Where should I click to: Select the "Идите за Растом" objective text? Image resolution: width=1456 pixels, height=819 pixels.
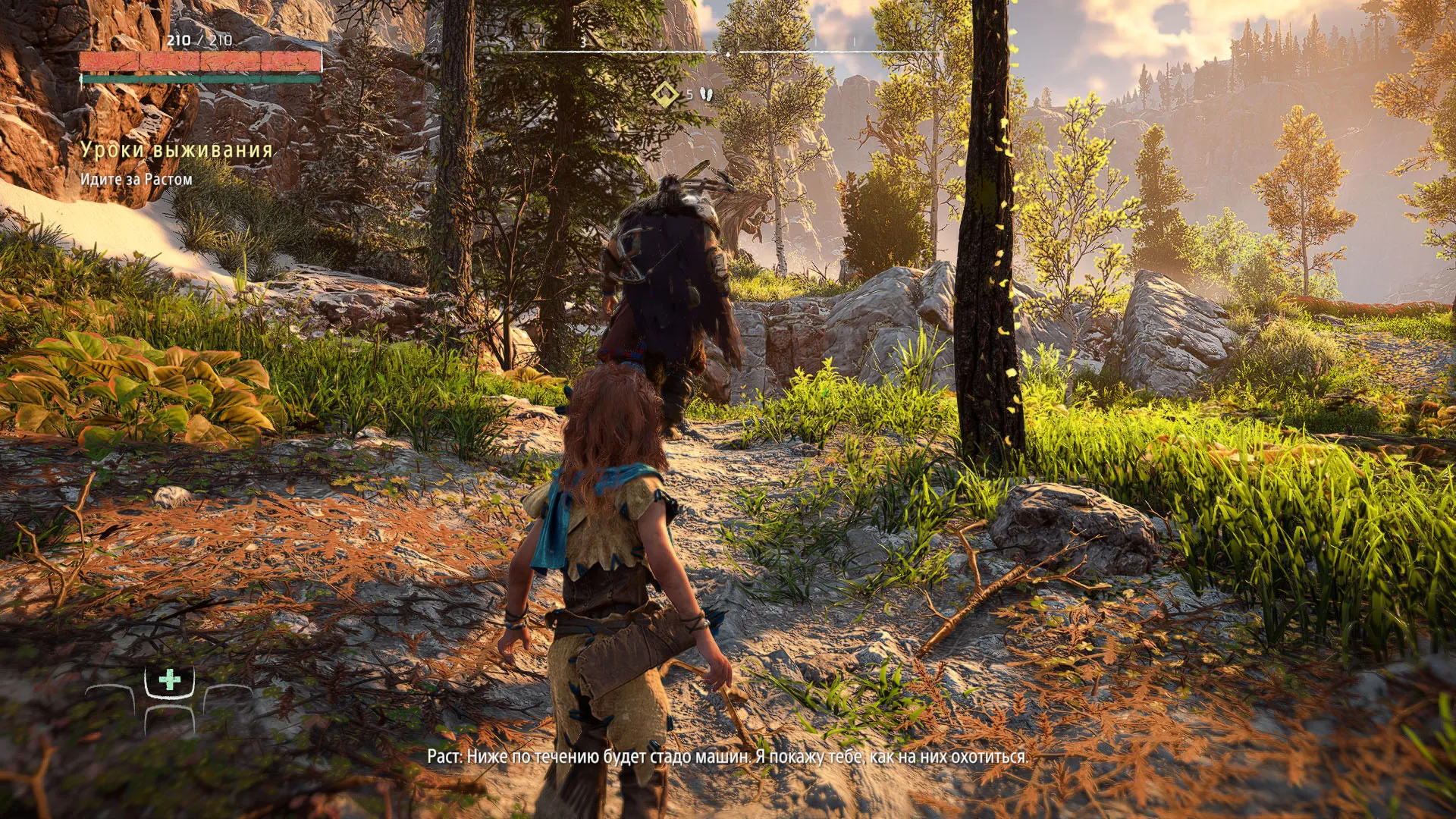click(x=136, y=180)
